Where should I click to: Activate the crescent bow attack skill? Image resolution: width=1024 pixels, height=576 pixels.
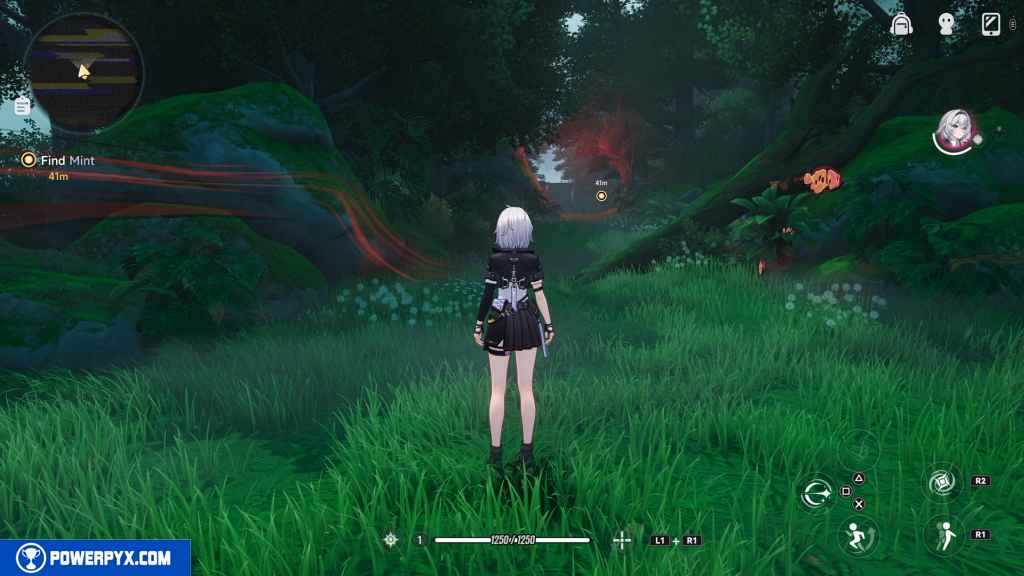point(816,492)
